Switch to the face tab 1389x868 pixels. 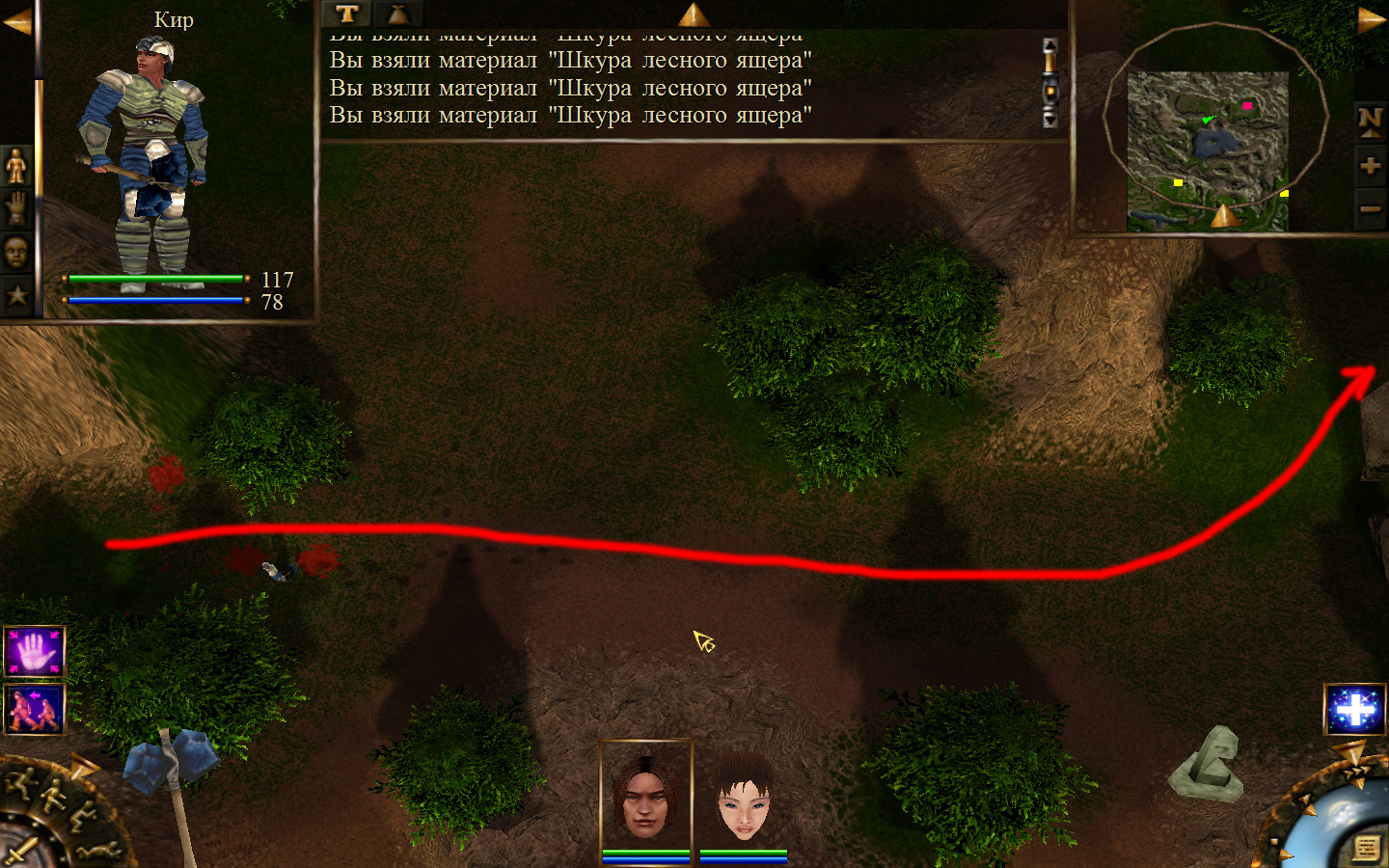coord(16,253)
